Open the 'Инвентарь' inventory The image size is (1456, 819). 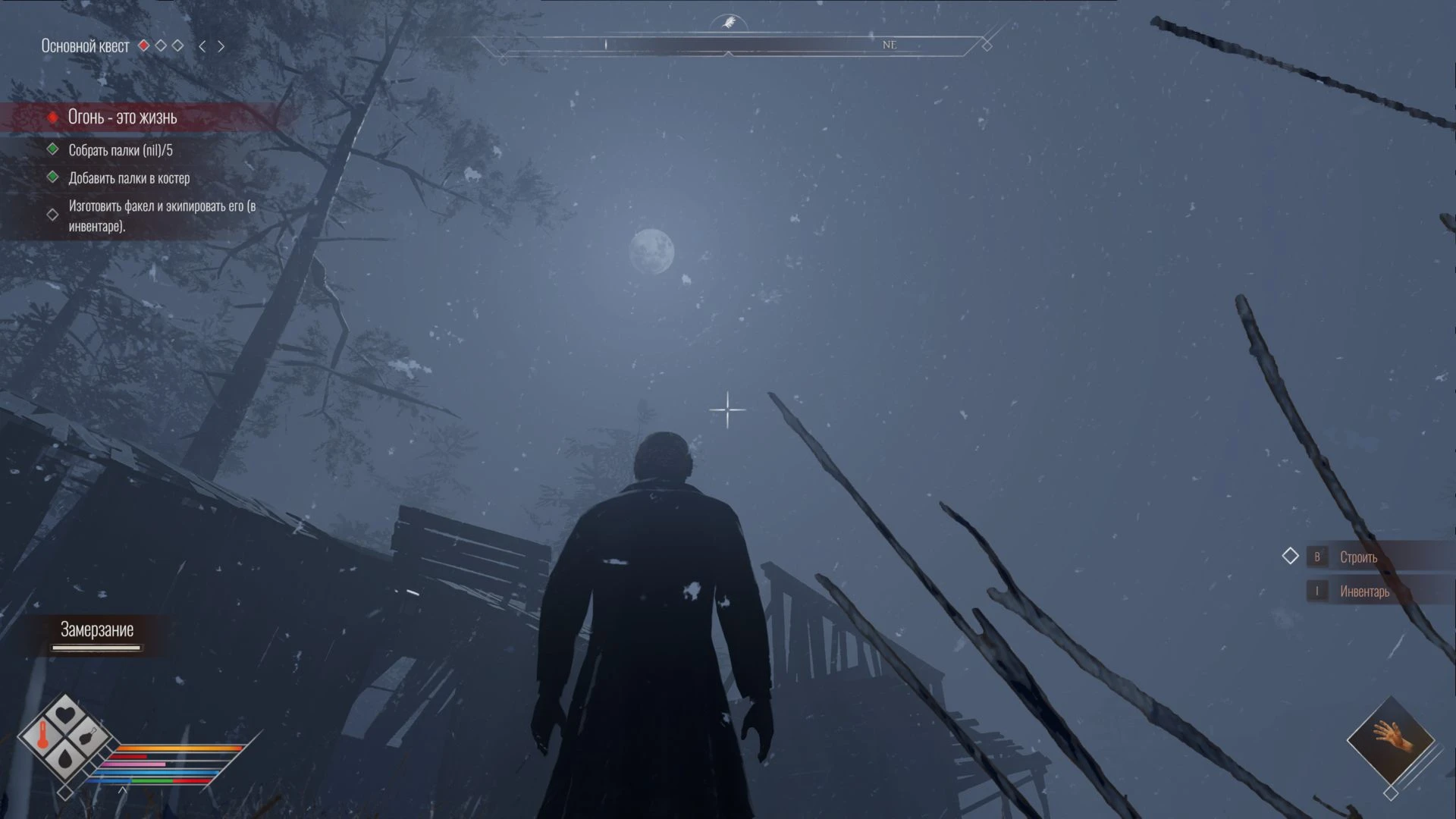(x=1363, y=591)
